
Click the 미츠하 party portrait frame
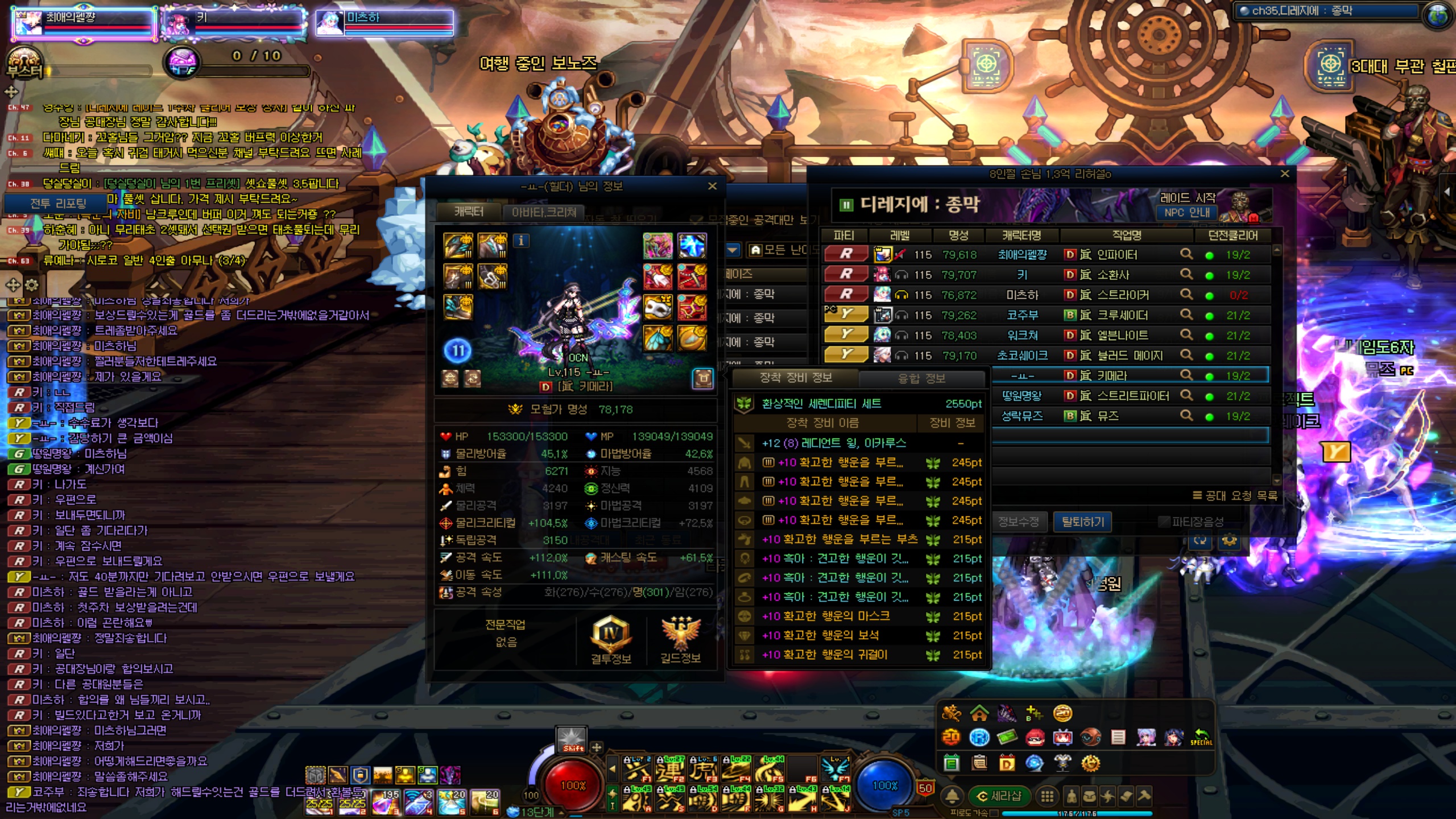[x=385, y=23]
